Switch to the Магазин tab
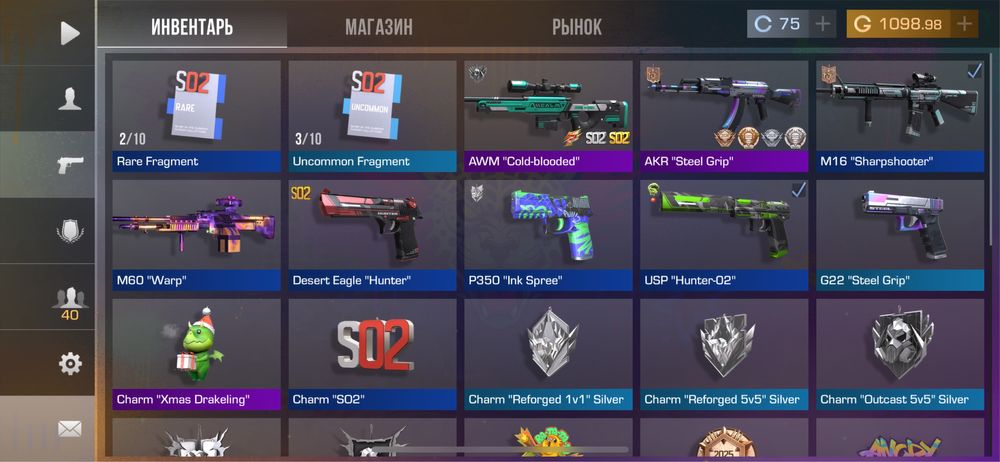Viewport: 1000px width, 462px height. pyautogui.click(x=378, y=27)
